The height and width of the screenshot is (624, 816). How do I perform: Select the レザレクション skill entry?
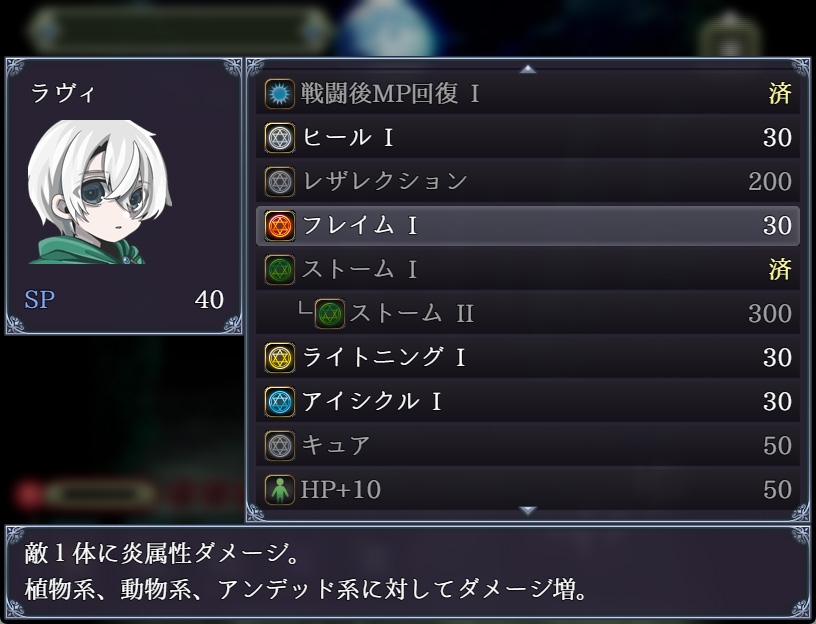pyautogui.click(x=527, y=182)
